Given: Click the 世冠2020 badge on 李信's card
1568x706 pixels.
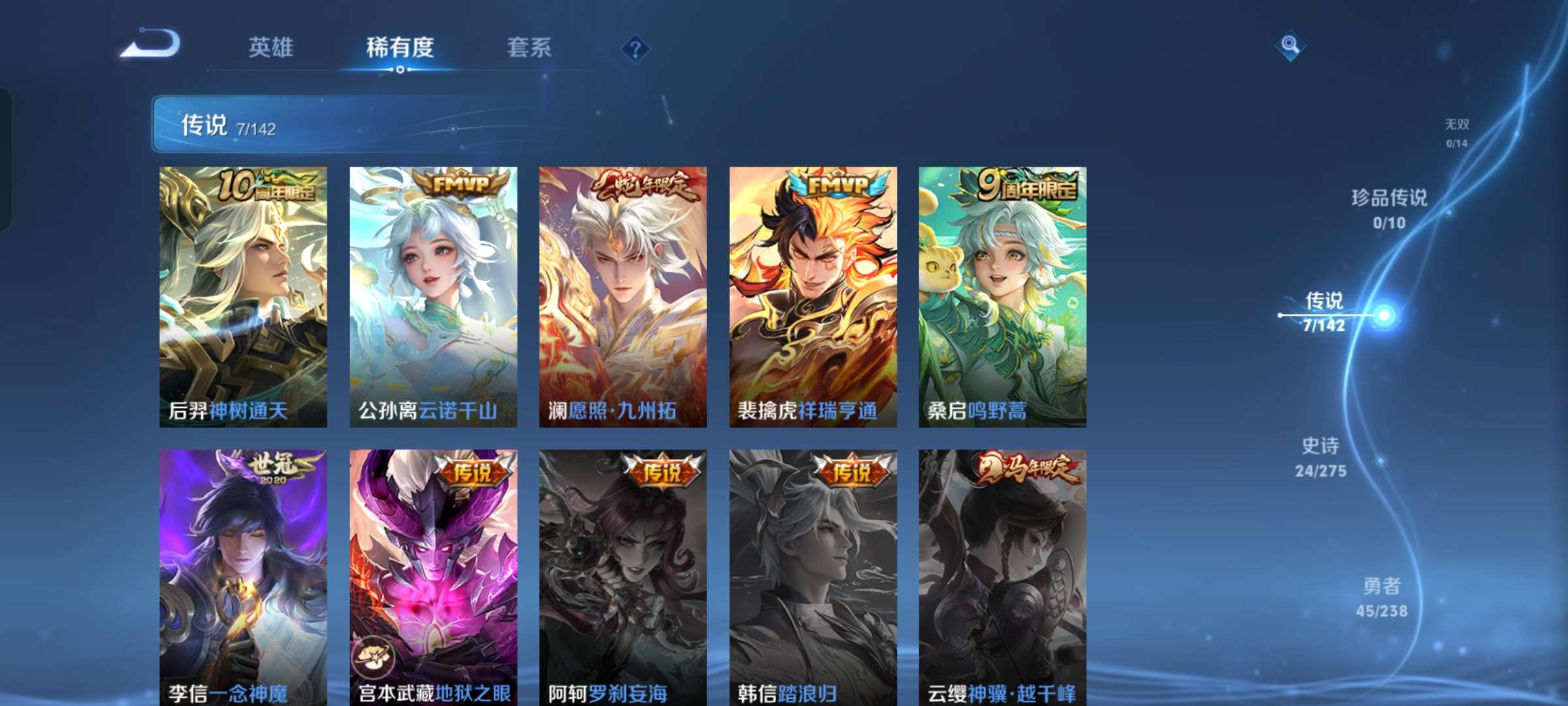Looking at the screenshot, I should [x=274, y=471].
